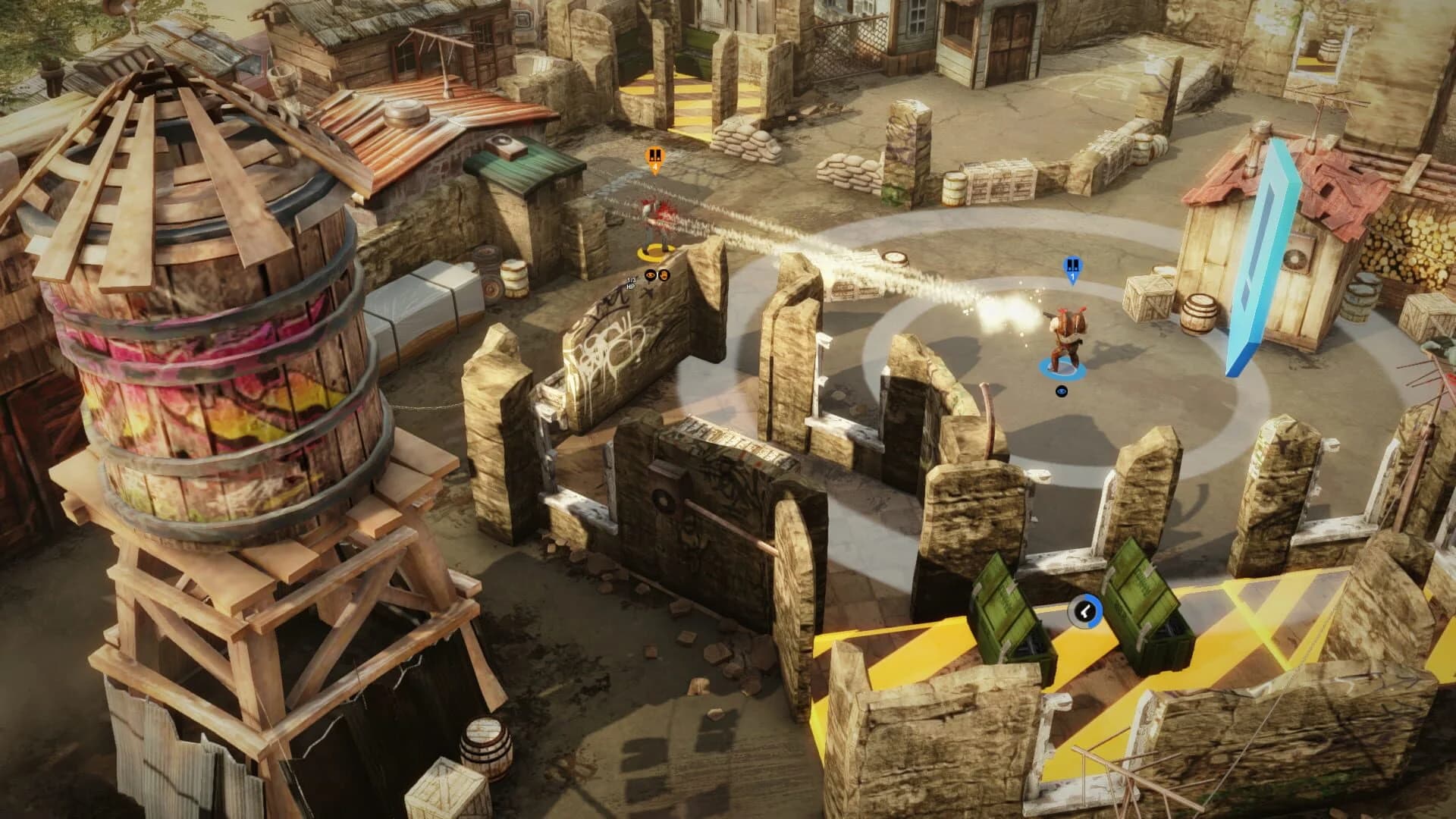Click the 1/3 HP label
The width and height of the screenshot is (1456, 819).
tap(631, 283)
